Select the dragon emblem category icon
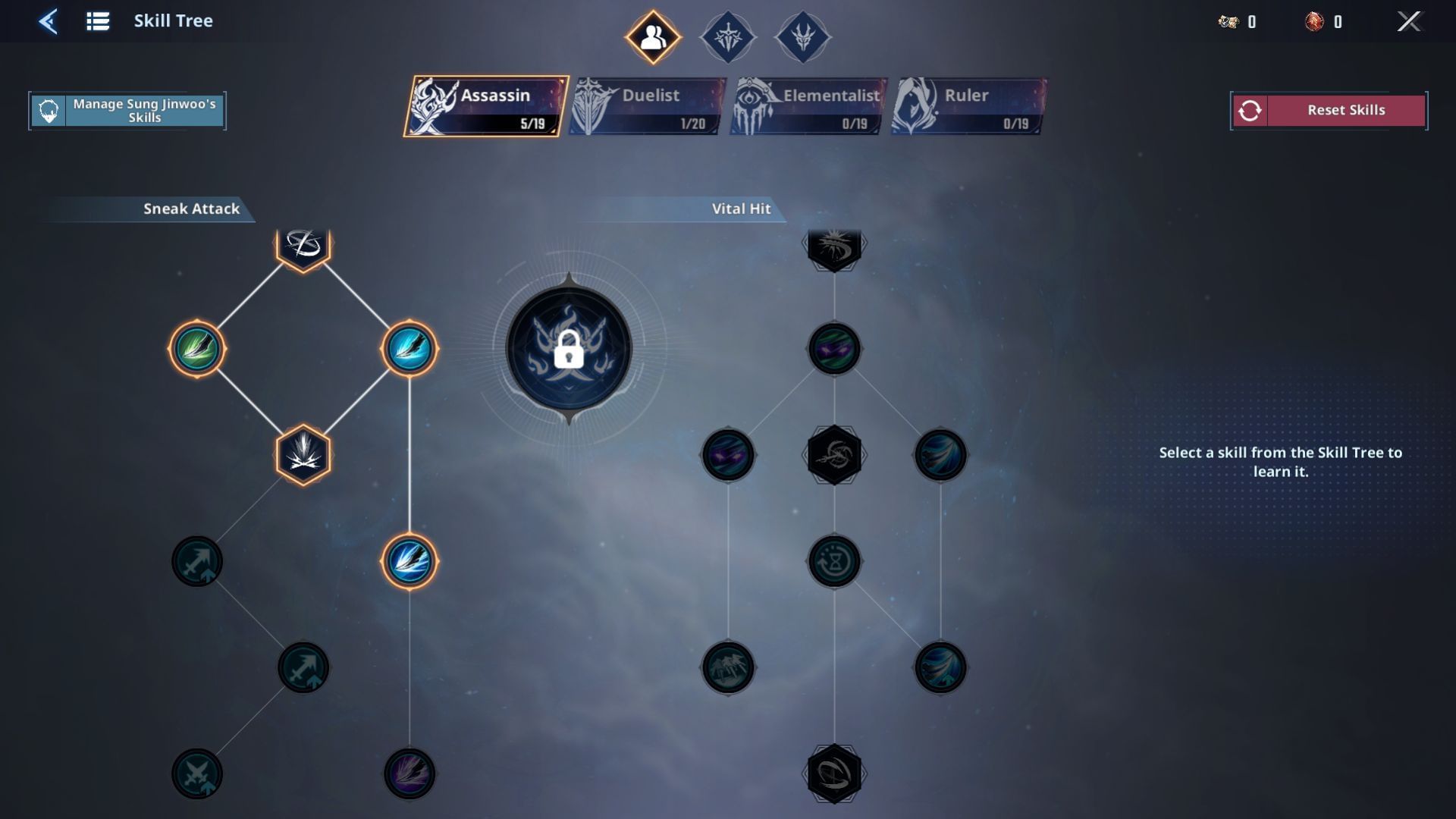Image resolution: width=1456 pixels, height=819 pixels. tap(802, 37)
